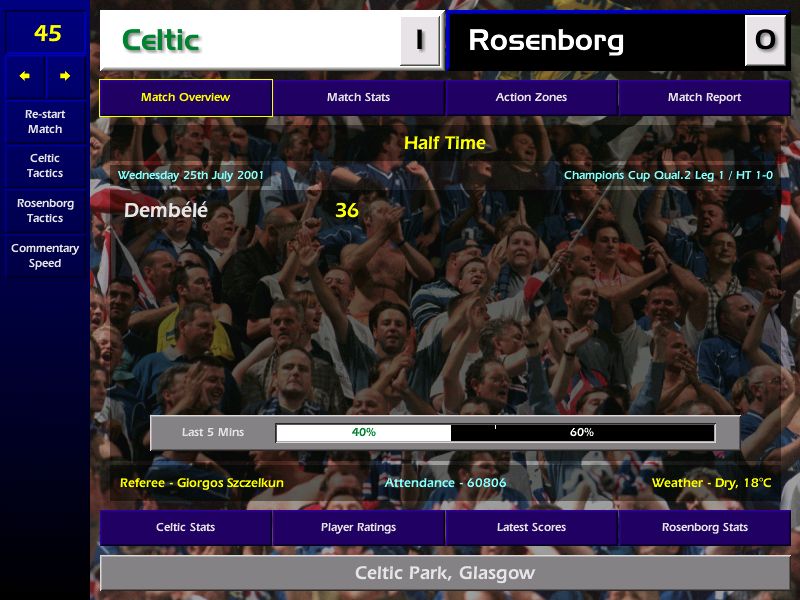This screenshot has width=800, height=600.
Task: Show the Action Zones tab
Action: pos(531,97)
